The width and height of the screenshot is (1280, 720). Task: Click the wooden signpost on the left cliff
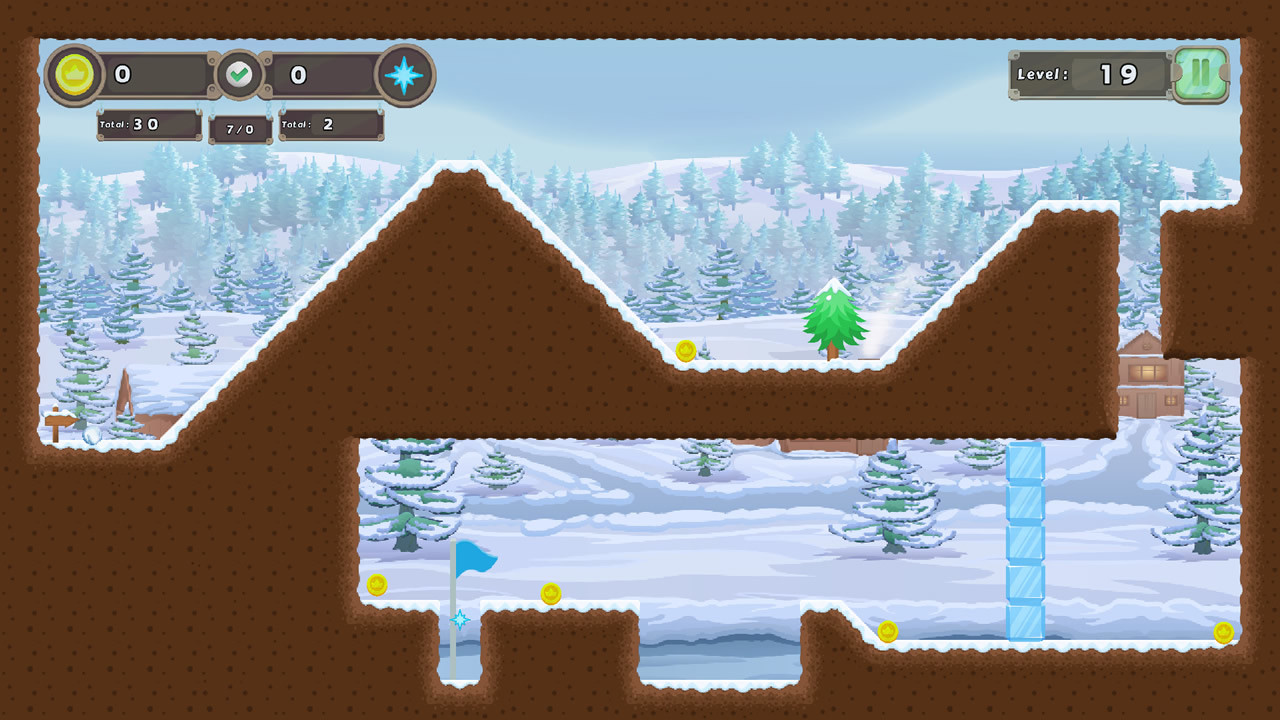[57, 420]
